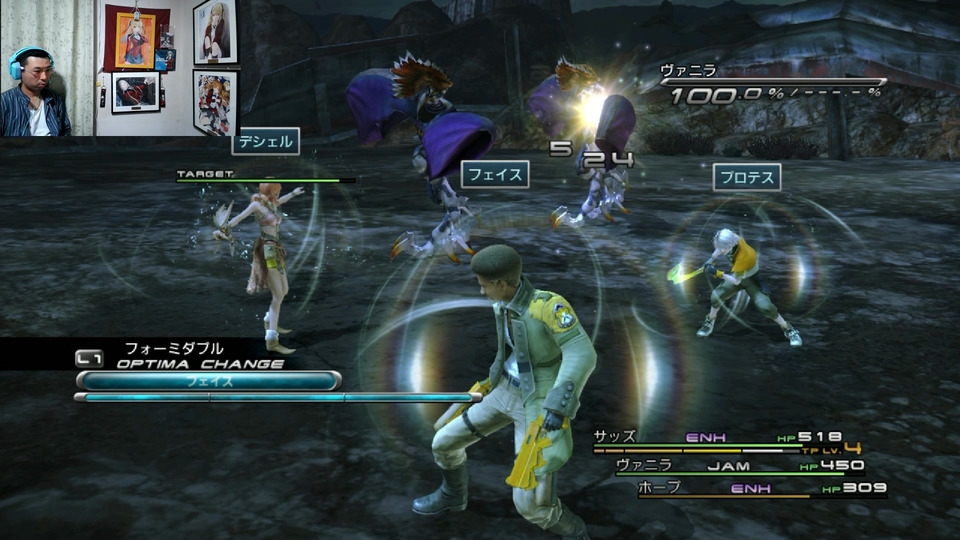Pick ホープ's party status row
The image size is (960, 540).
click(760, 489)
